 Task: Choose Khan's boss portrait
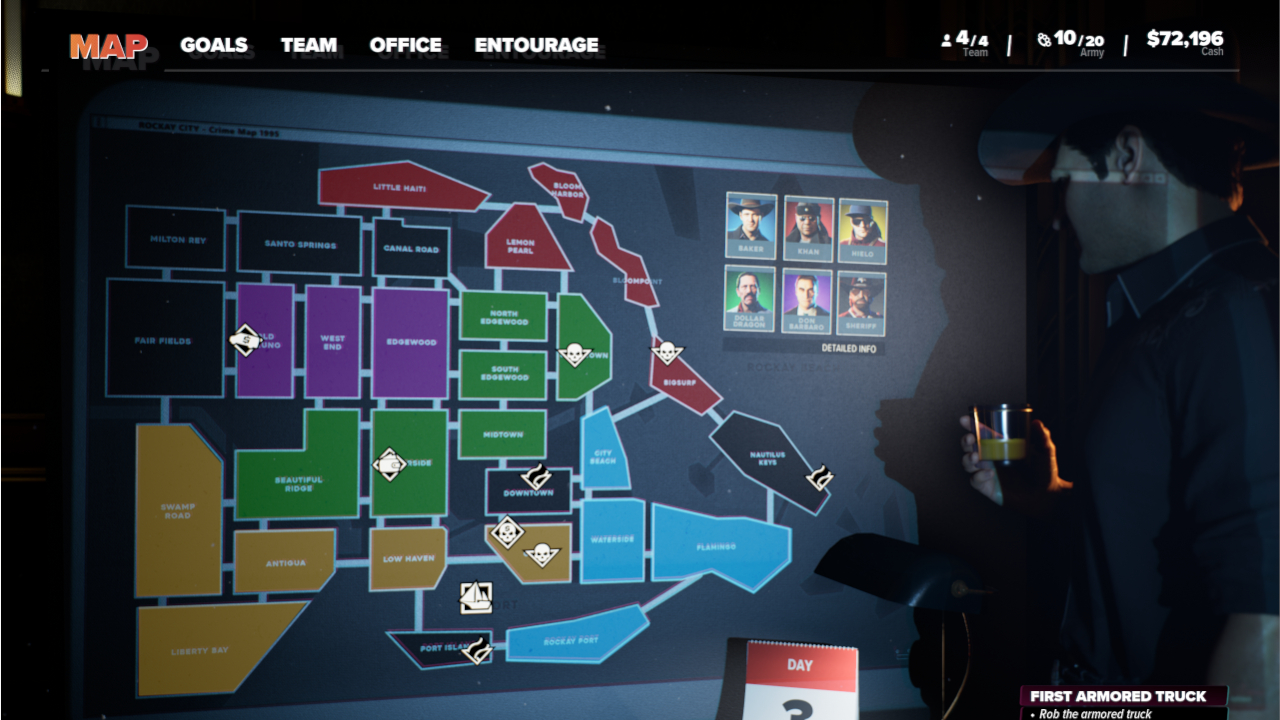point(808,229)
